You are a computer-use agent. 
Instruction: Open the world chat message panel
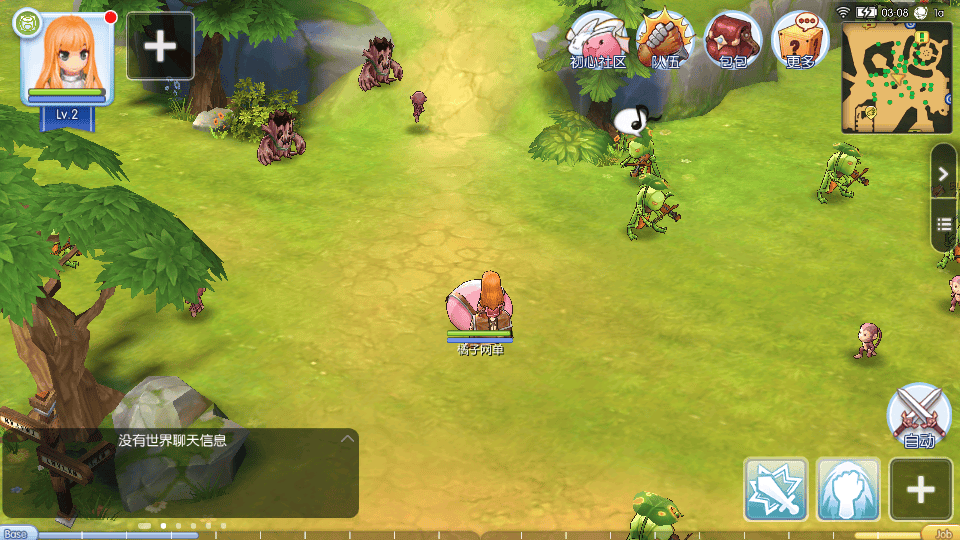pos(180,472)
